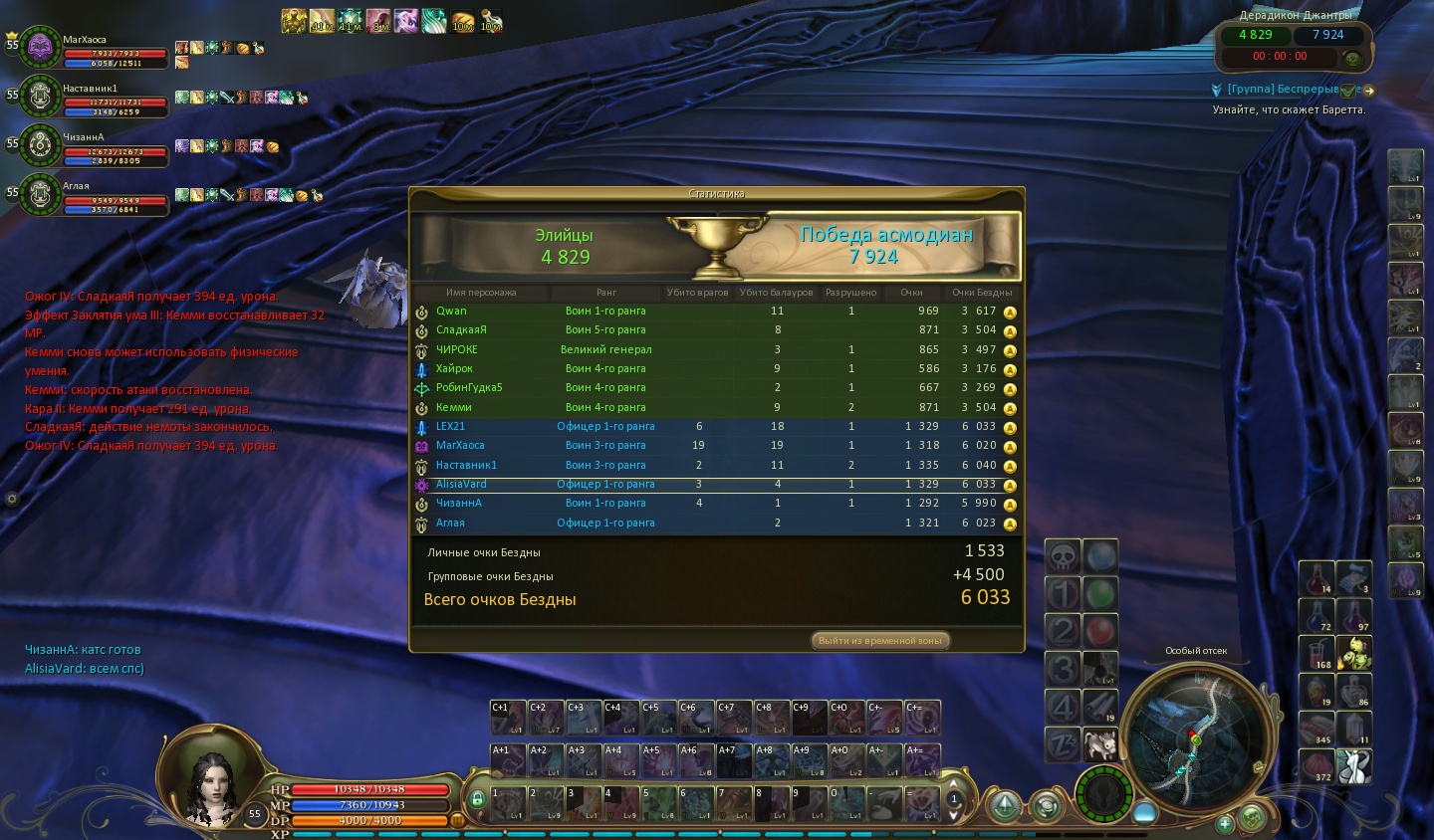The image size is (1434, 840).
Task: Click the green plus button below the minimap
Action: 1225,823
